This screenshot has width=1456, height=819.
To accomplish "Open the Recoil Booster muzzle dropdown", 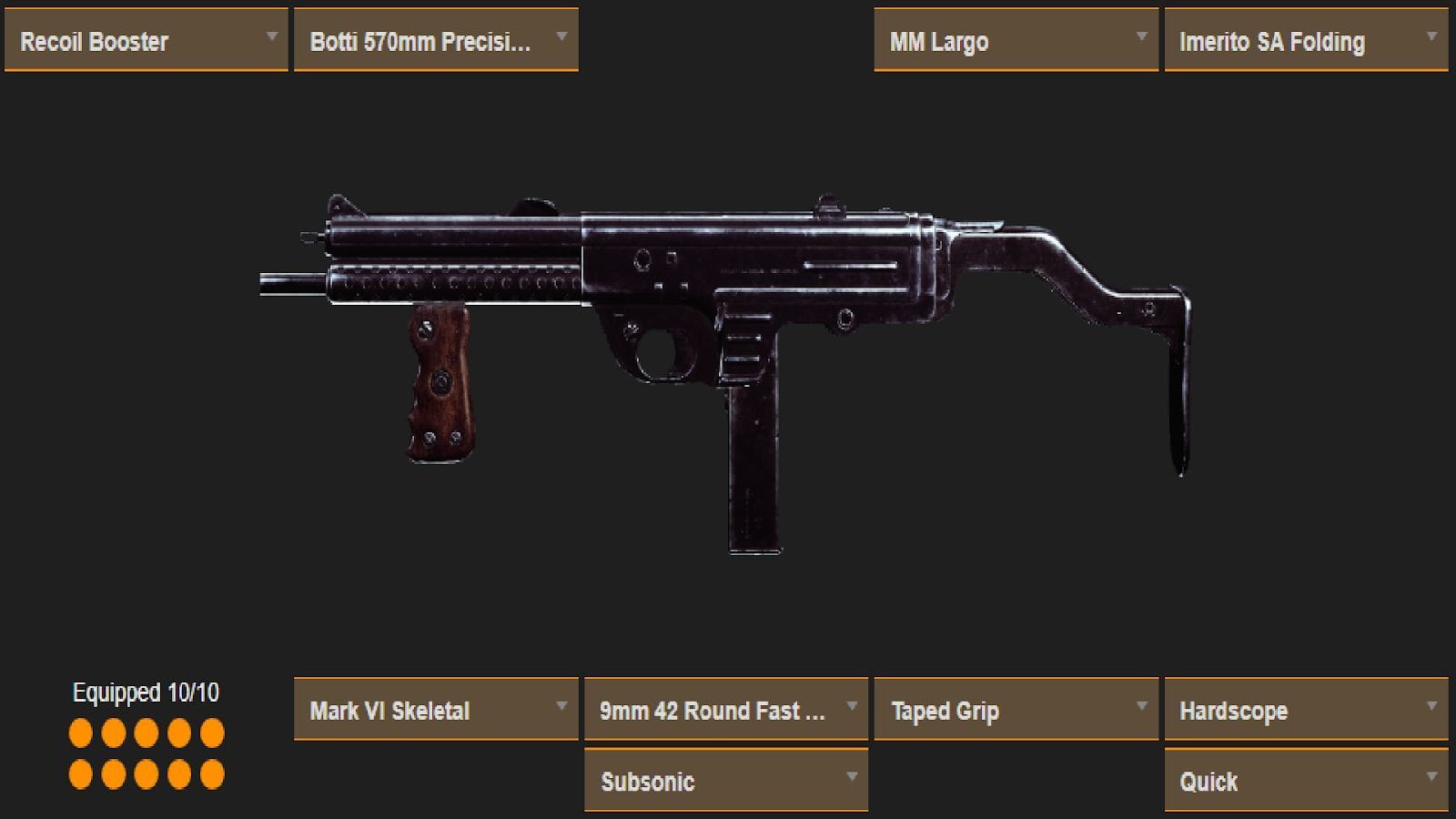I will (x=146, y=40).
